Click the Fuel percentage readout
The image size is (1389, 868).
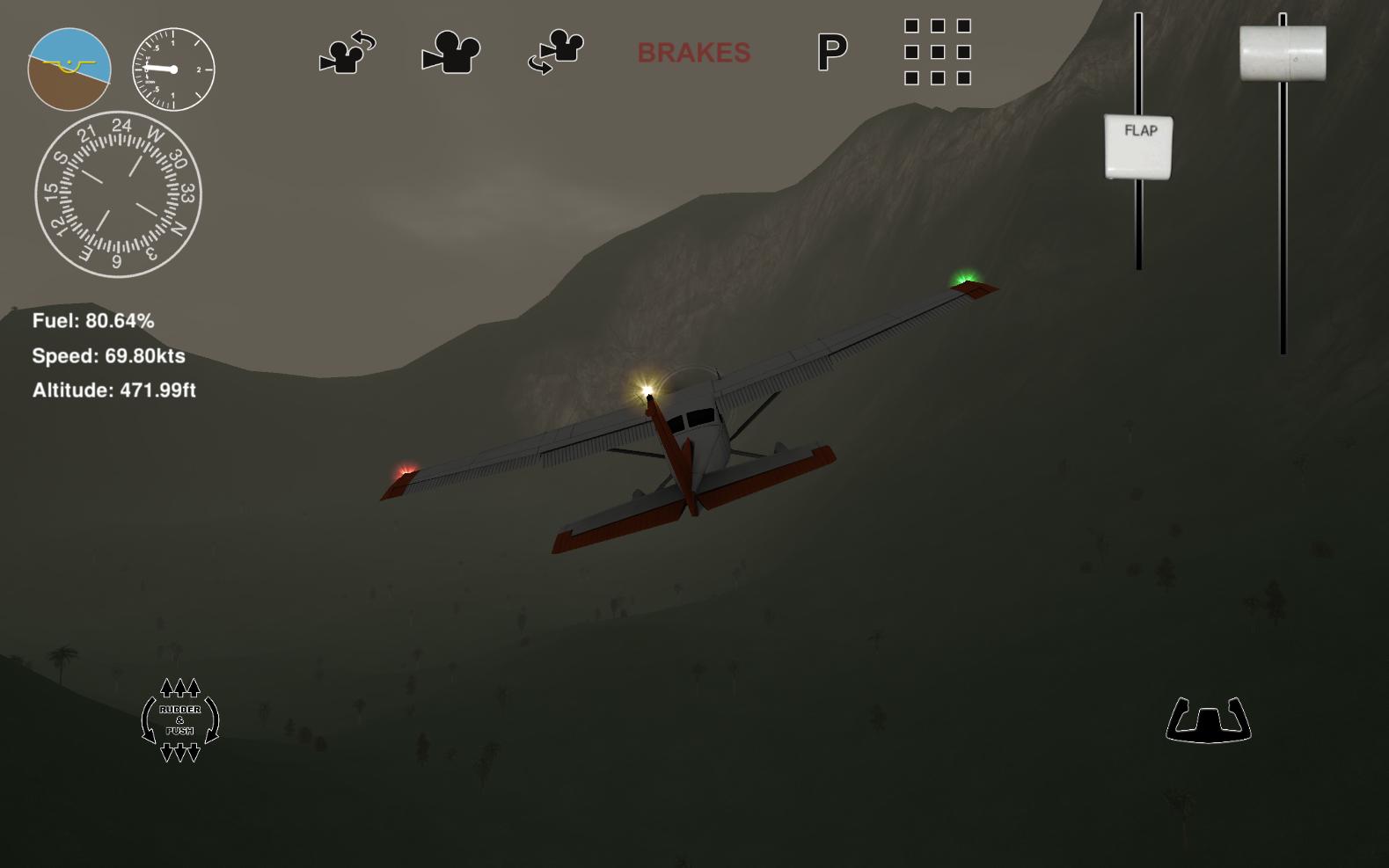click(x=91, y=322)
